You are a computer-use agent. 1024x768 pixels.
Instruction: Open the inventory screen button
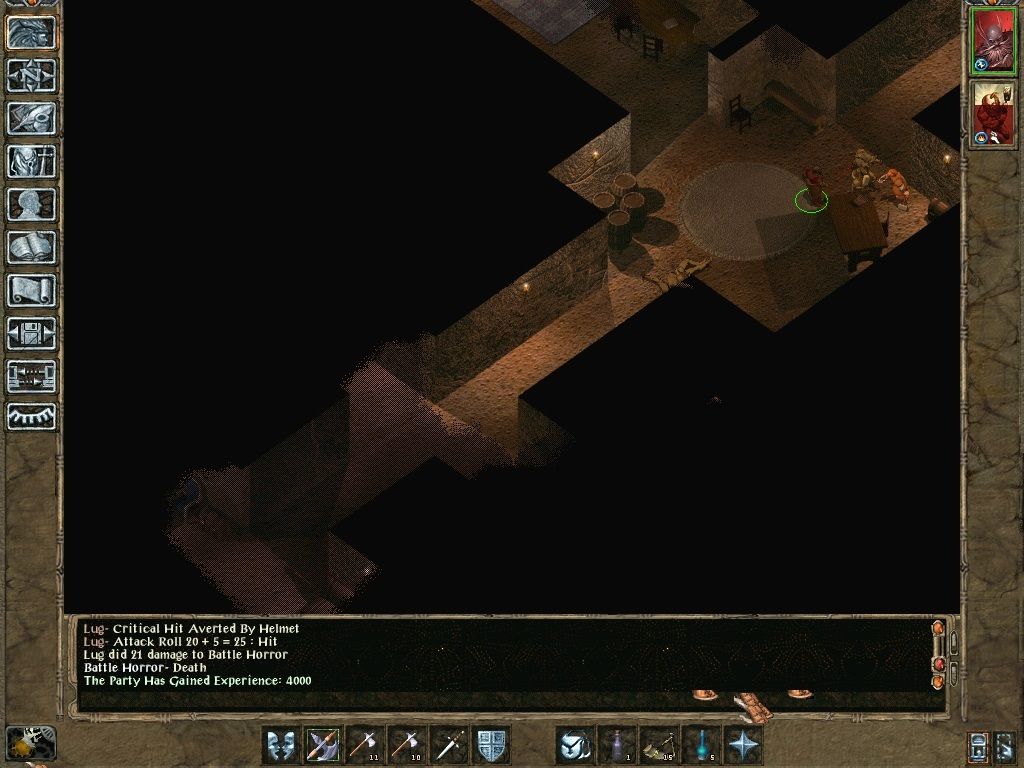[31, 162]
